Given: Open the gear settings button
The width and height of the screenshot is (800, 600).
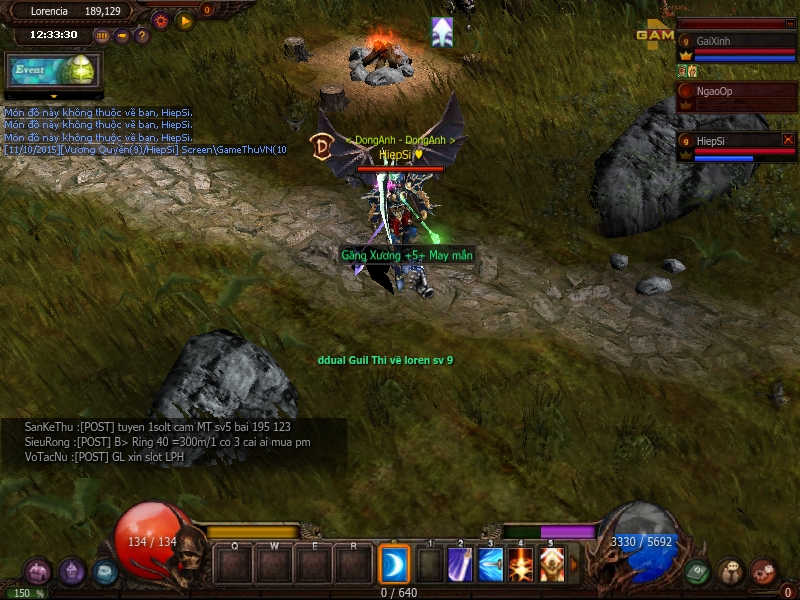Looking at the screenshot, I should coord(160,19).
